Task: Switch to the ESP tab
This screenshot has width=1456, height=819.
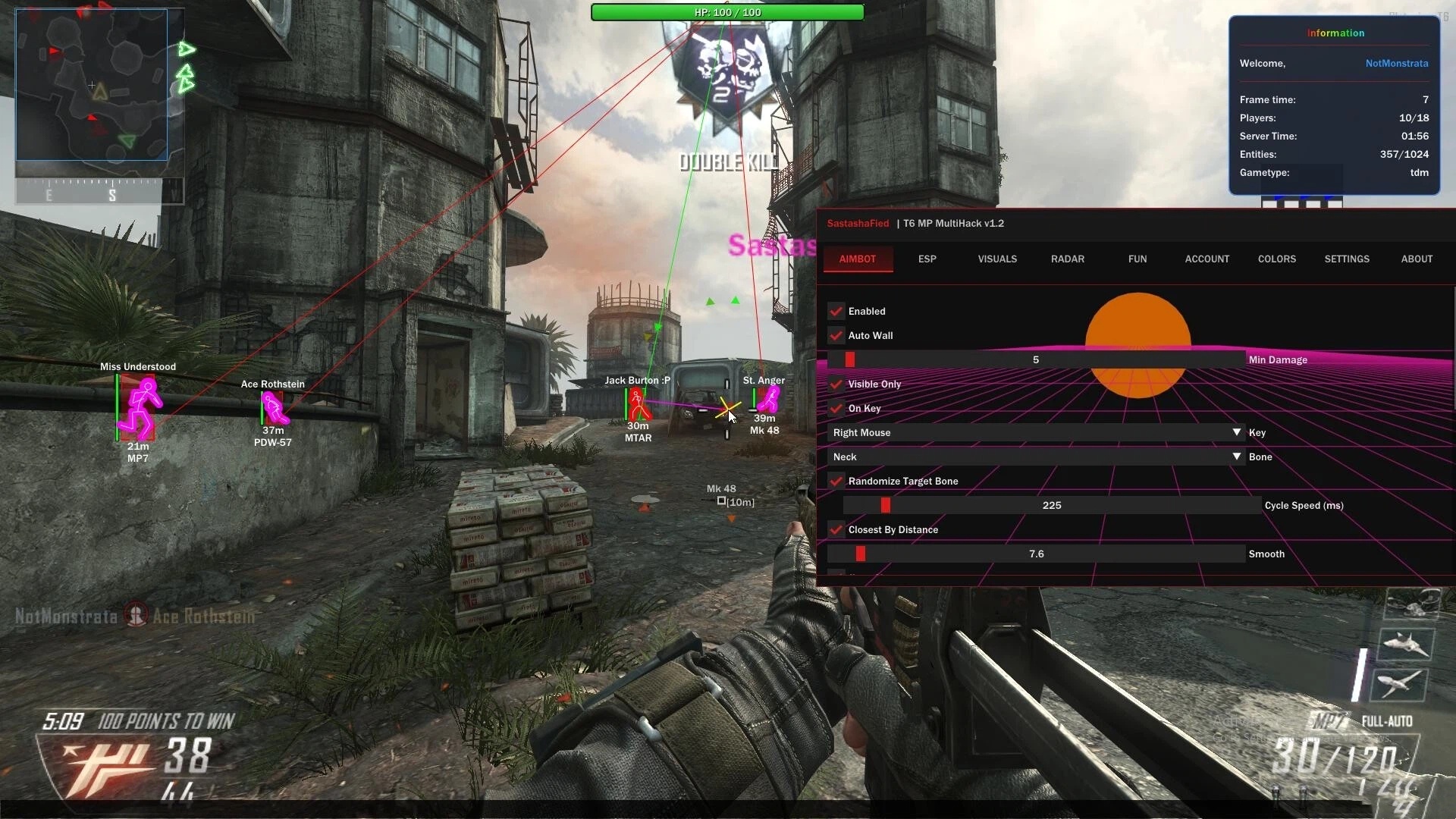Action: (927, 259)
